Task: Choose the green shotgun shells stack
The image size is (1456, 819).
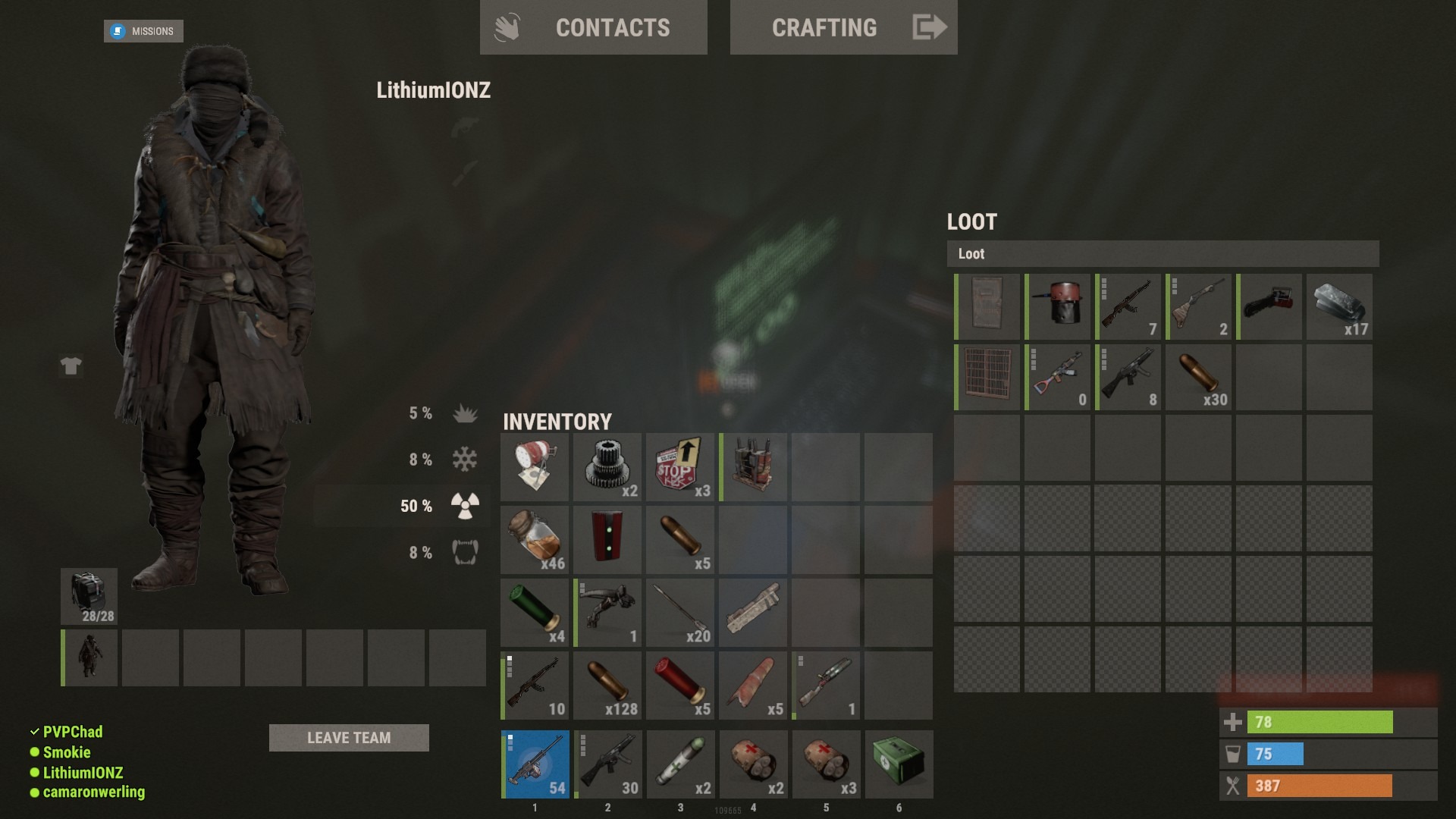Action: point(535,612)
